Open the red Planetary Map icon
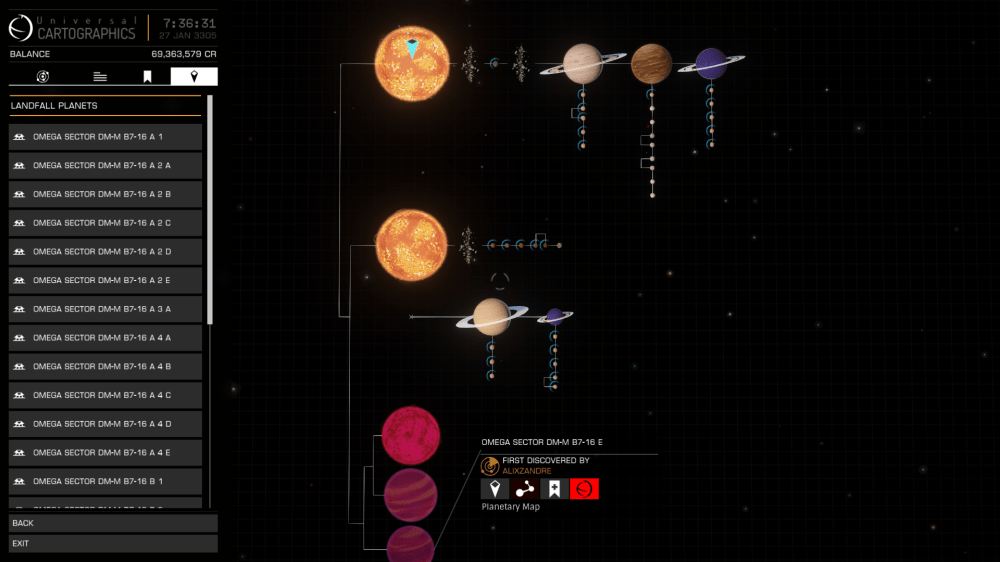The width and height of the screenshot is (1000, 562). (584, 489)
